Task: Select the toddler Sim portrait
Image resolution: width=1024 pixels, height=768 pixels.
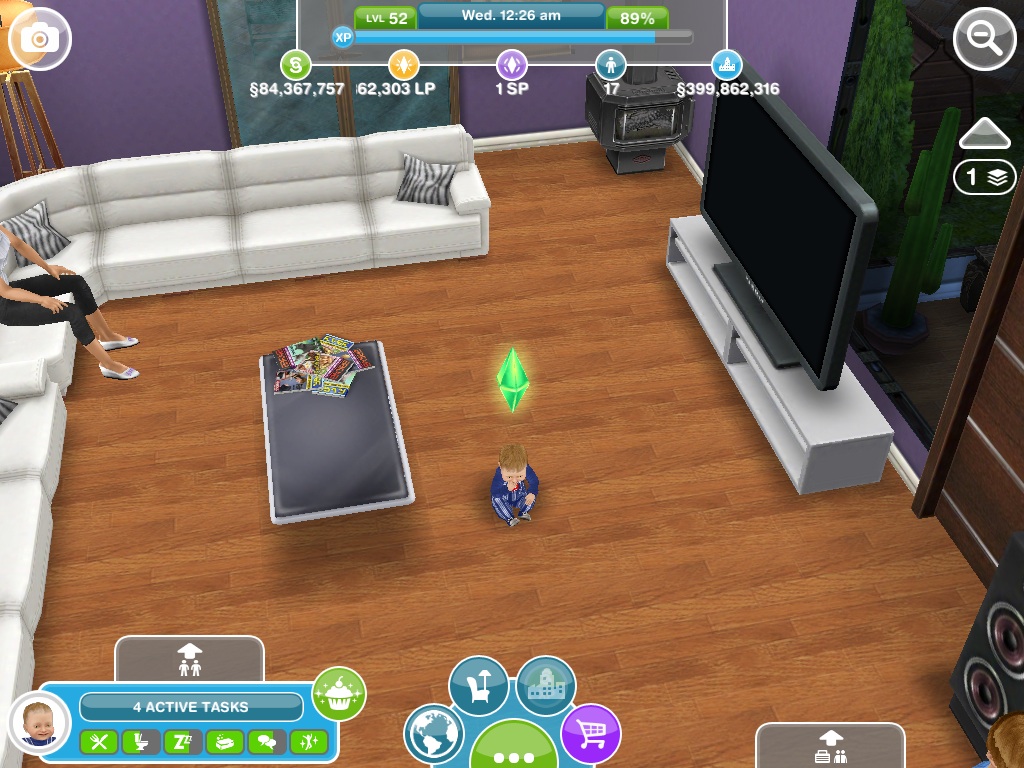Action: pyautogui.click(x=40, y=722)
